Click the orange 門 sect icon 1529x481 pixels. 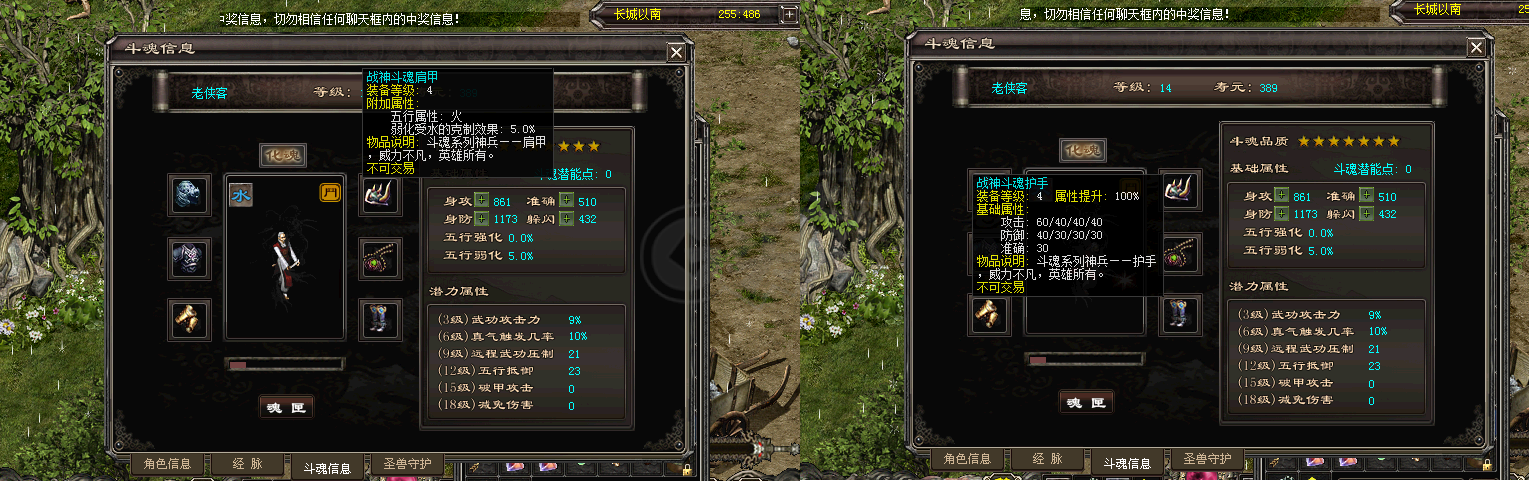click(329, 193)
